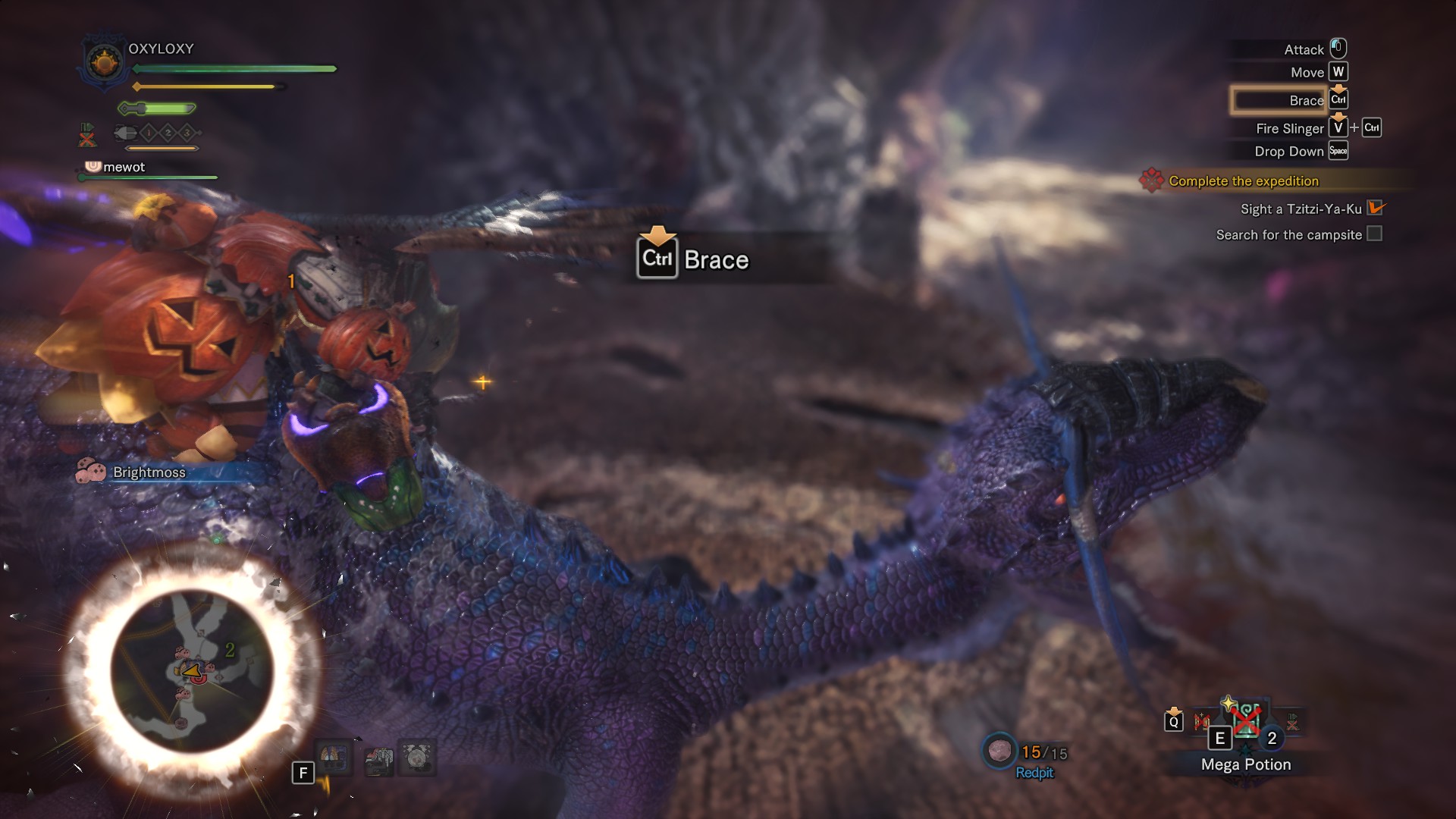The width and height of the screenshot is (1456, 819).
Task: Click the Drop Down control entry
Action: click(1288, 151)
